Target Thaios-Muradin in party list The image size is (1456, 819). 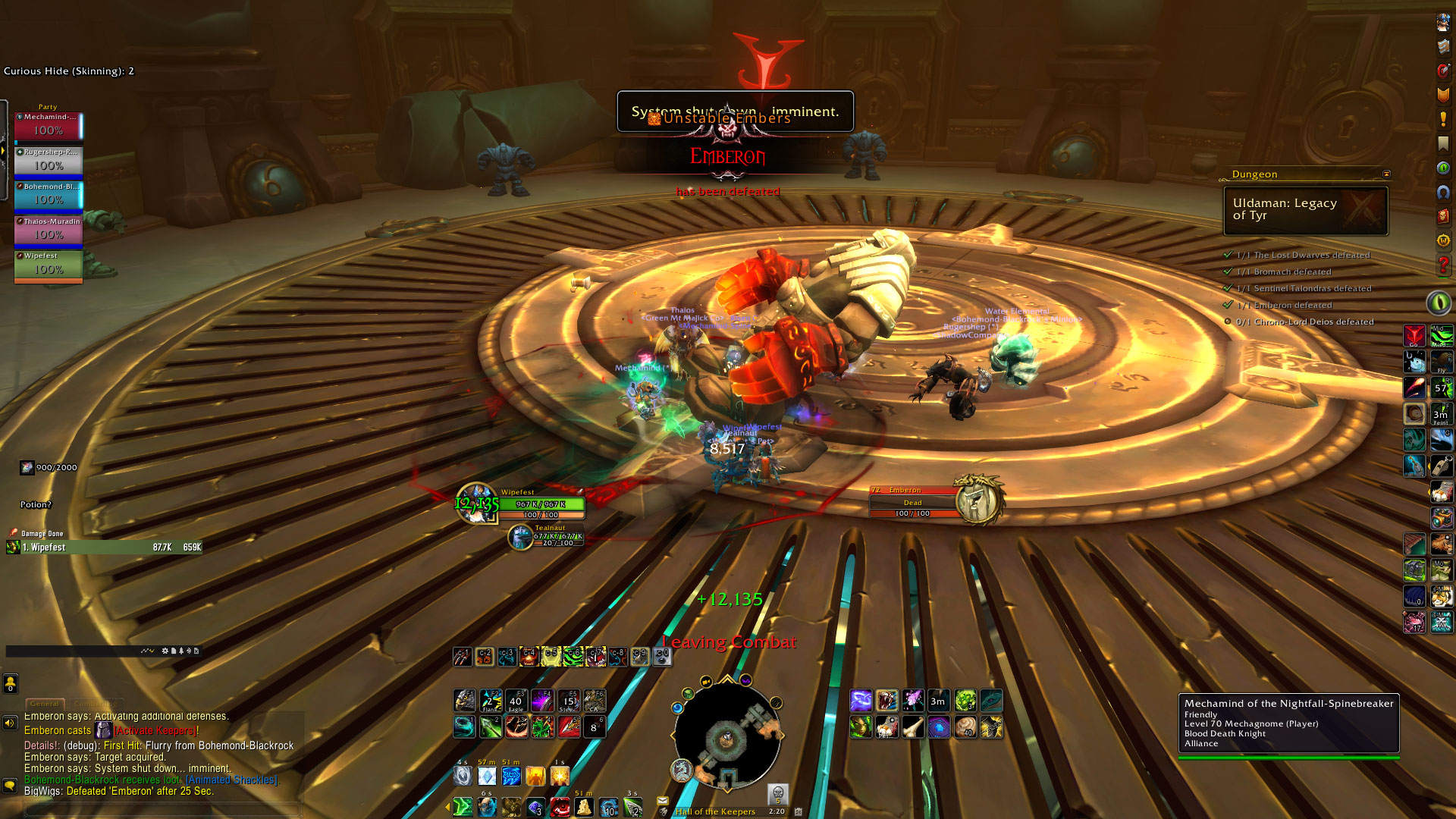pyautogui.click(x=48, y=231)
